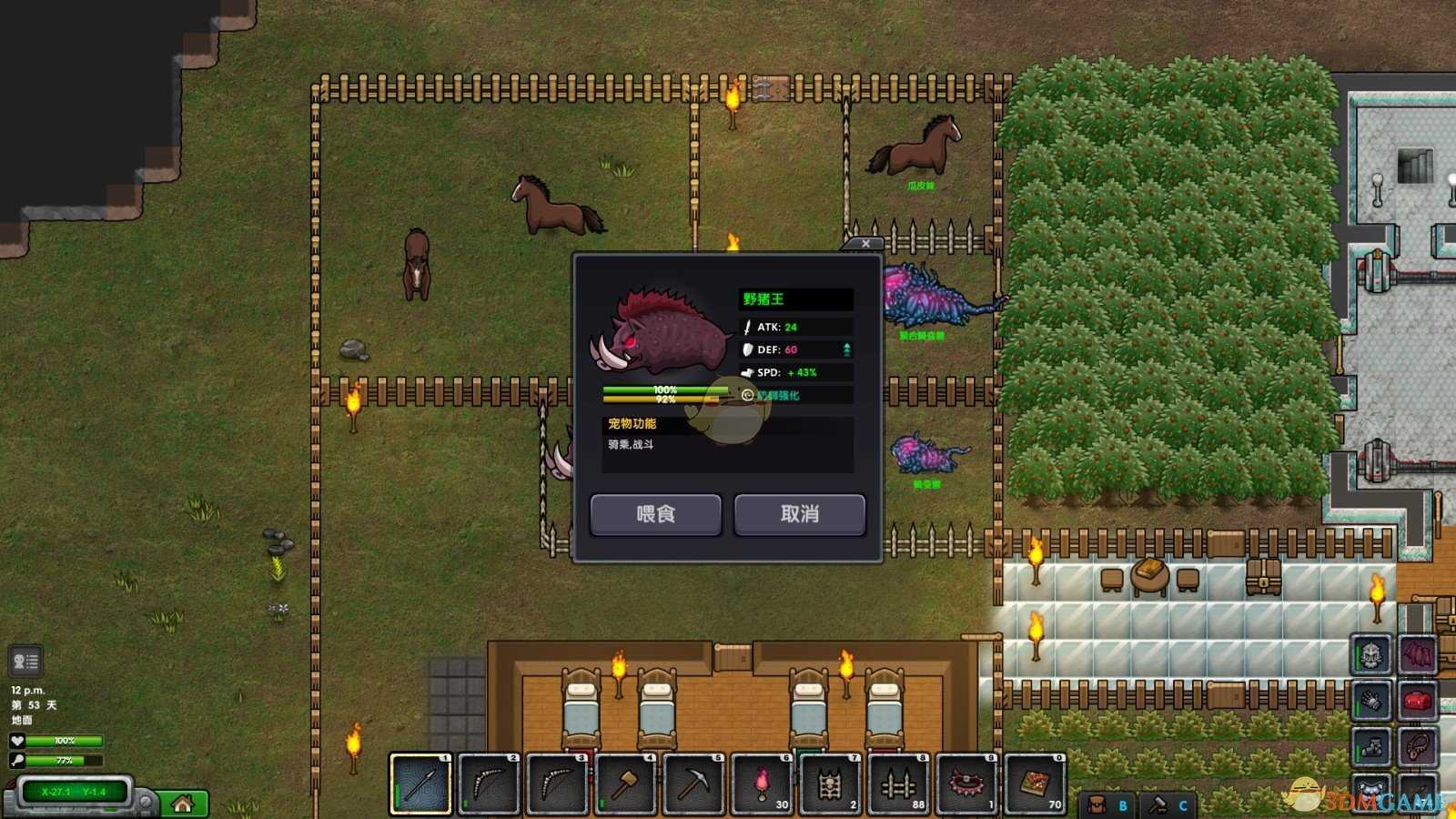This screenshot has width=1456, height=819.
Task: Close the wild boar king panel
Action: pos(865,243)
